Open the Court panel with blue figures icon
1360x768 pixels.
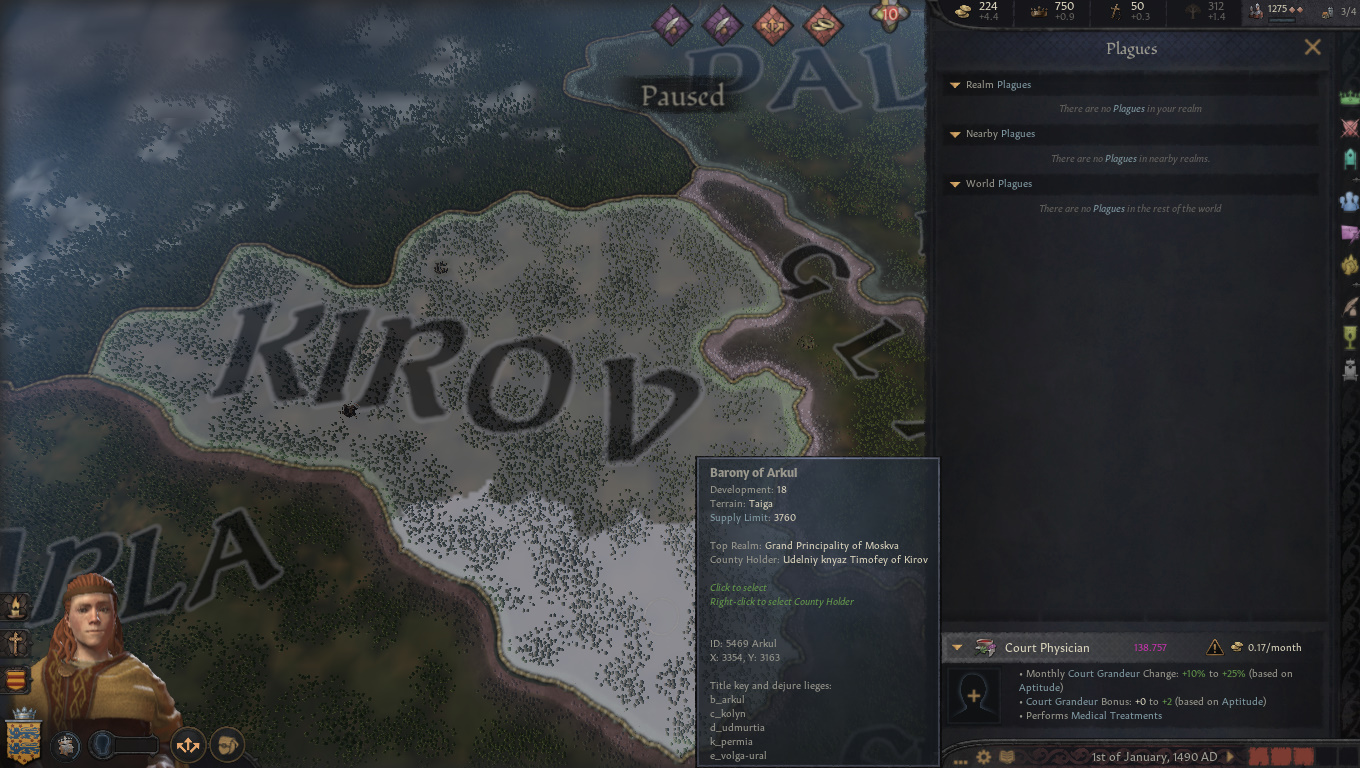(1349, 200)
